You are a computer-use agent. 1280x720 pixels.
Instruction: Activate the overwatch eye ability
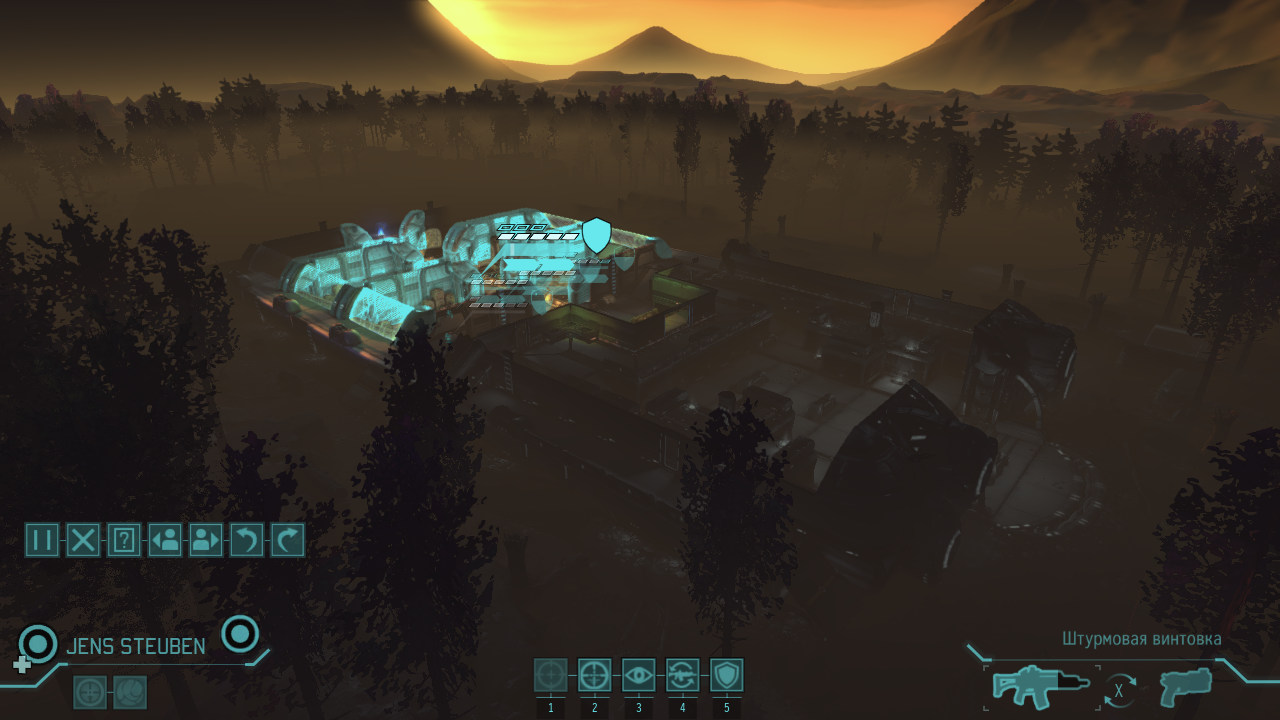tap(638, 675)
